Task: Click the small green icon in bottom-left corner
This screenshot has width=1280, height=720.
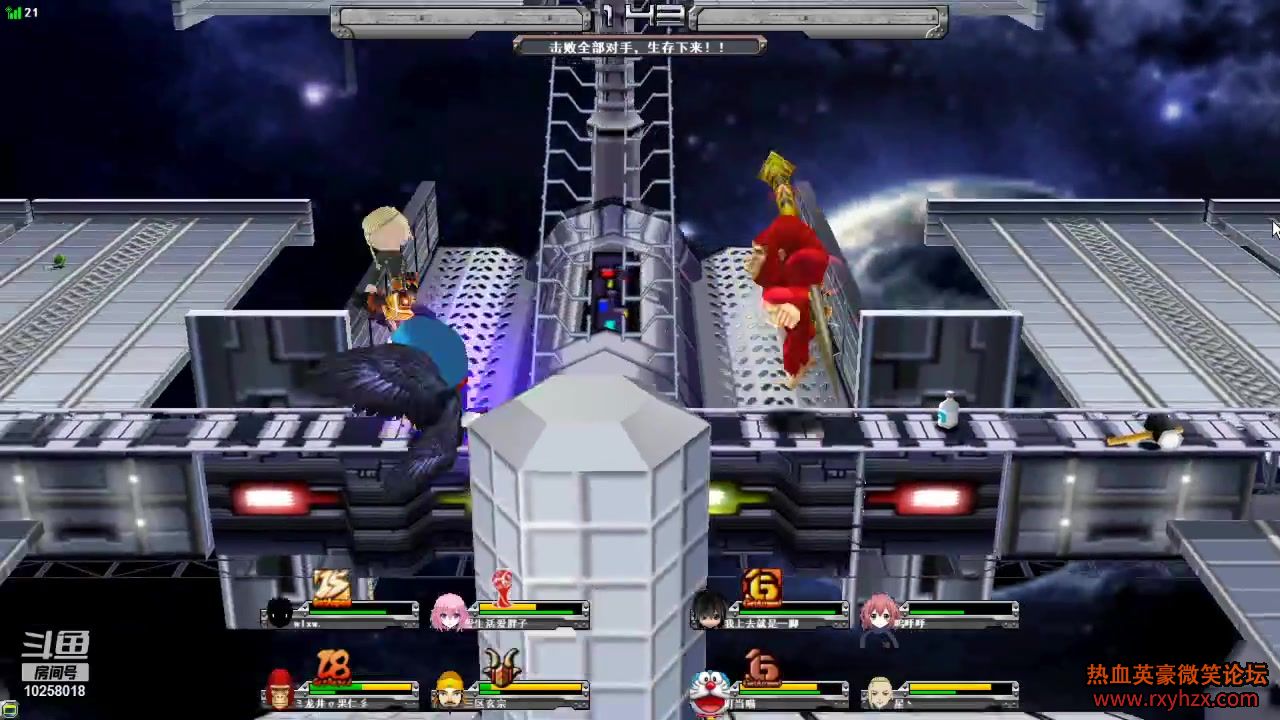Action: pyautogui.click(x=9, y=709)
